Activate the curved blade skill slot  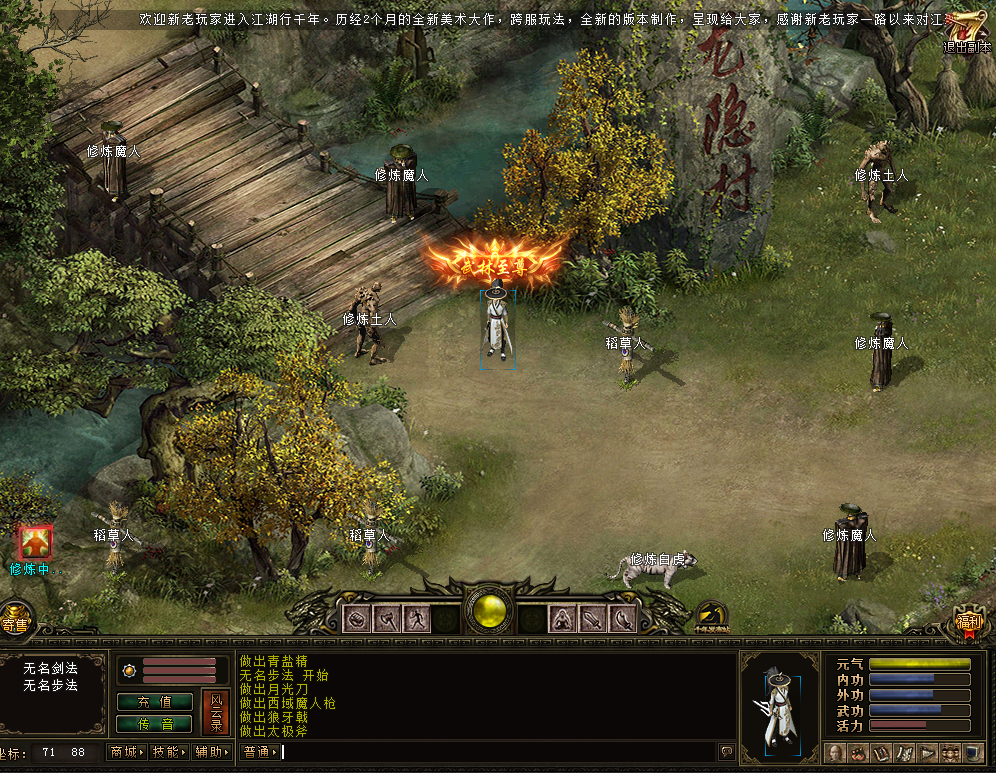(x=623, y=619)
